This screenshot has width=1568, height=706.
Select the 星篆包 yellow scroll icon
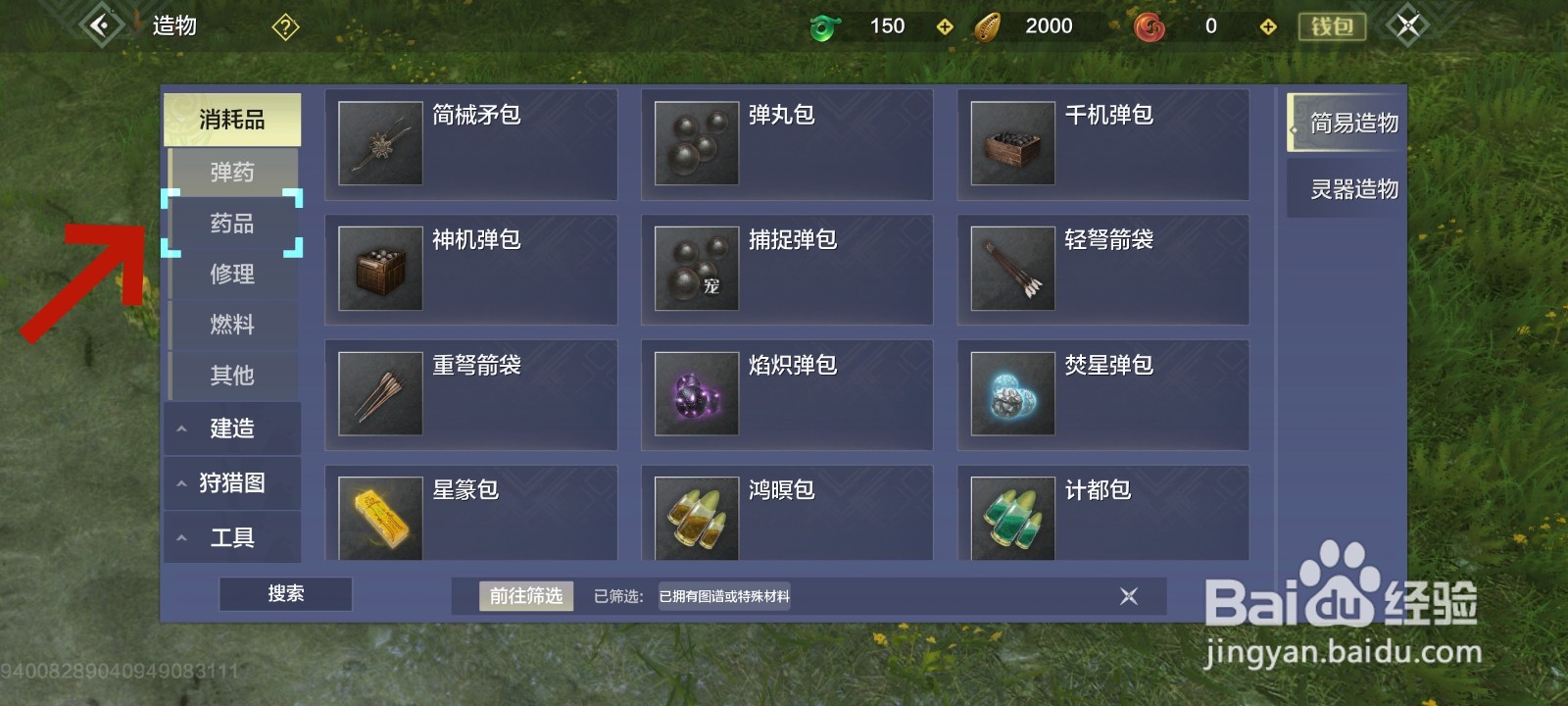[x=379, y=518]
